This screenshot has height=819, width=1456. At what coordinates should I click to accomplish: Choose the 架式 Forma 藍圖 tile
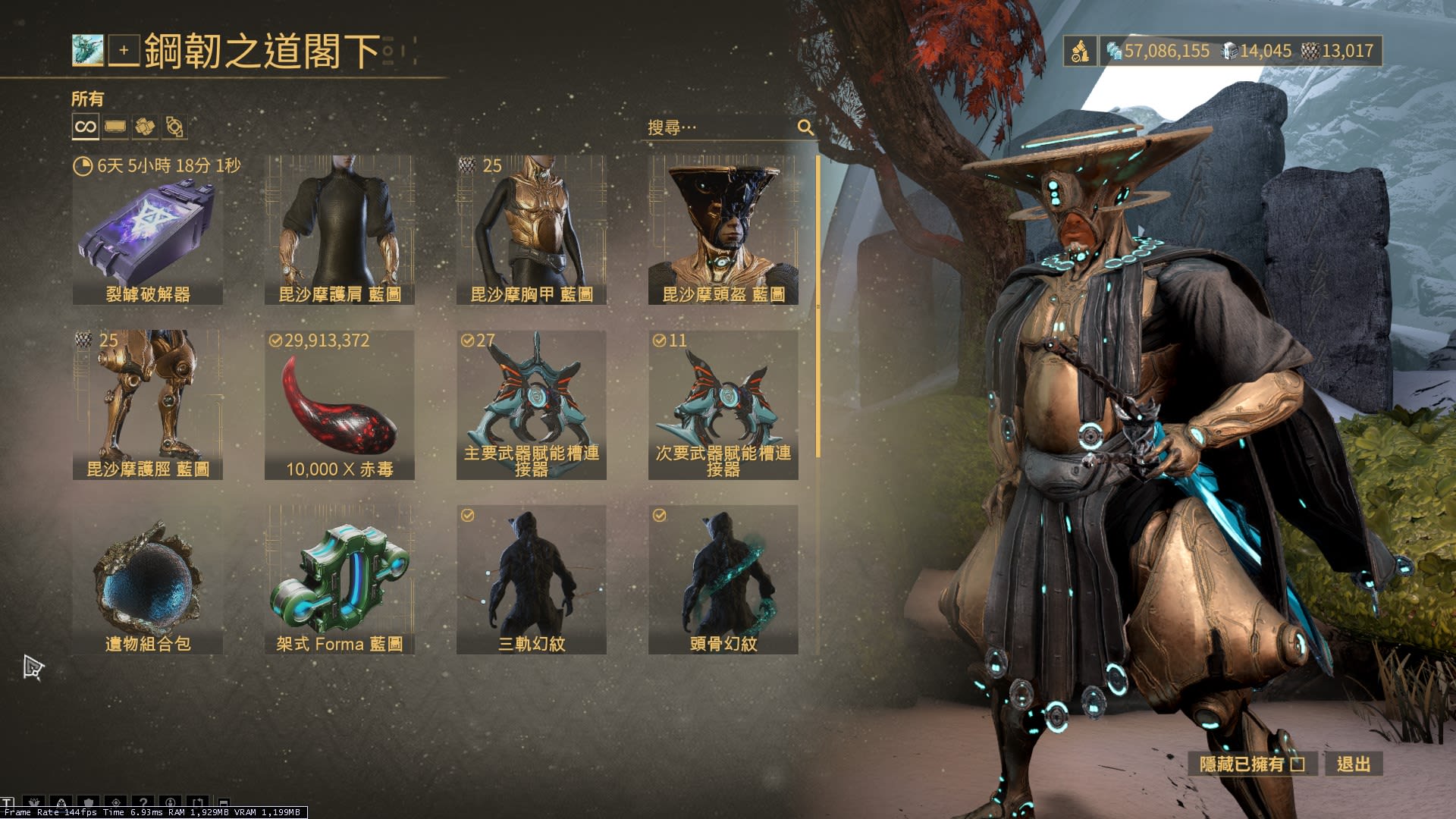pyautogui.click(x=340, y=580)
